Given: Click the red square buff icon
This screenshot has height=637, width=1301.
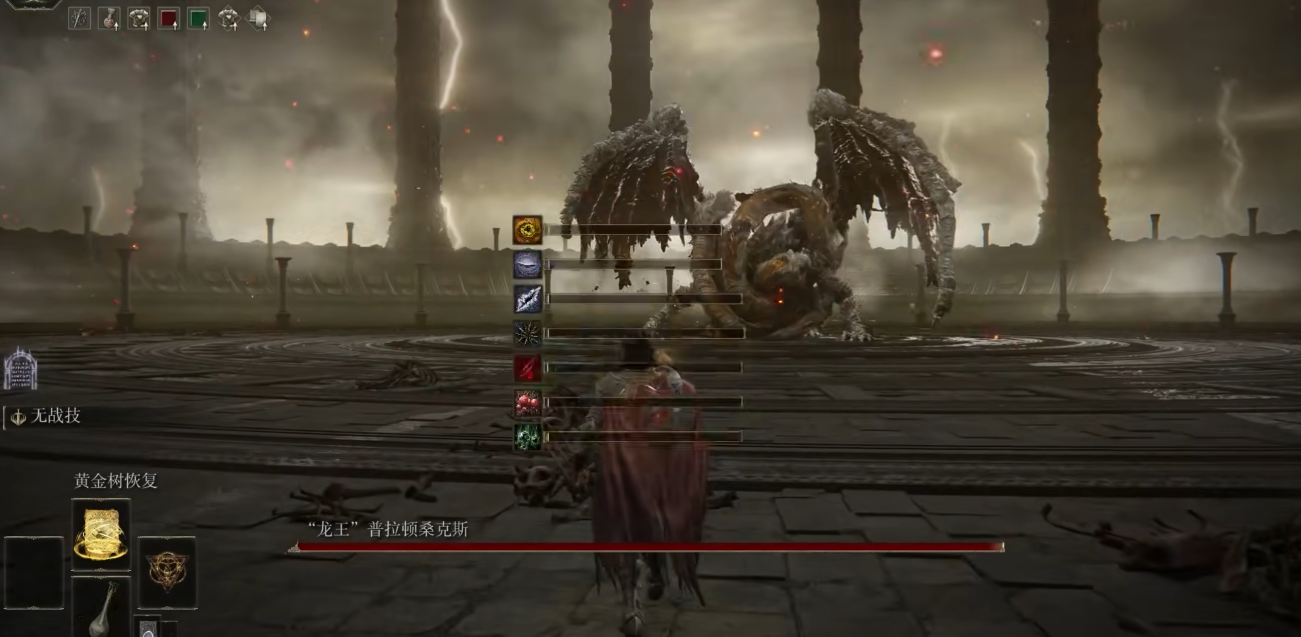Looking at the screenshot, I should [x=168, y=18].
